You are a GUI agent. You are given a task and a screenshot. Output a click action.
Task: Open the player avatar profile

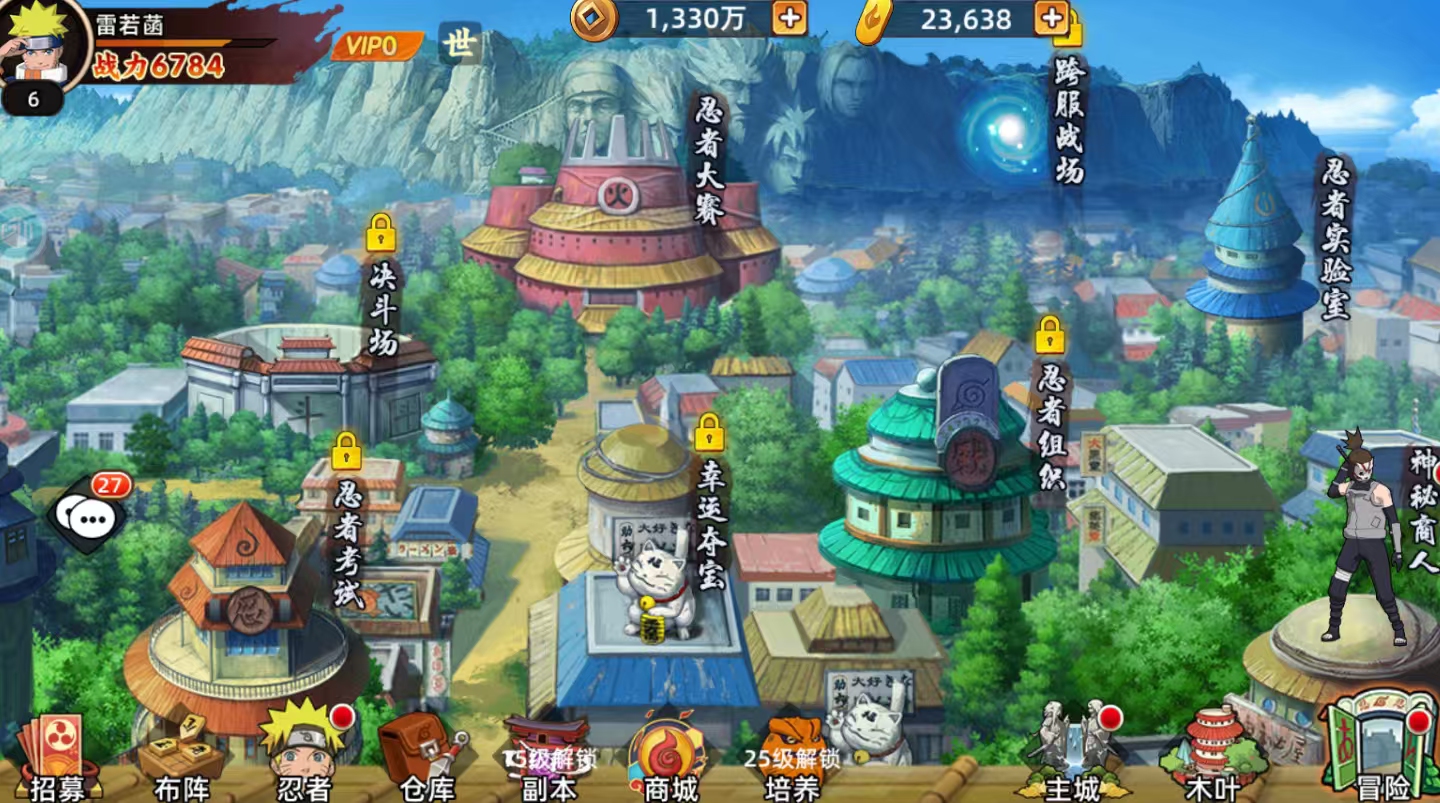[42, 45]
